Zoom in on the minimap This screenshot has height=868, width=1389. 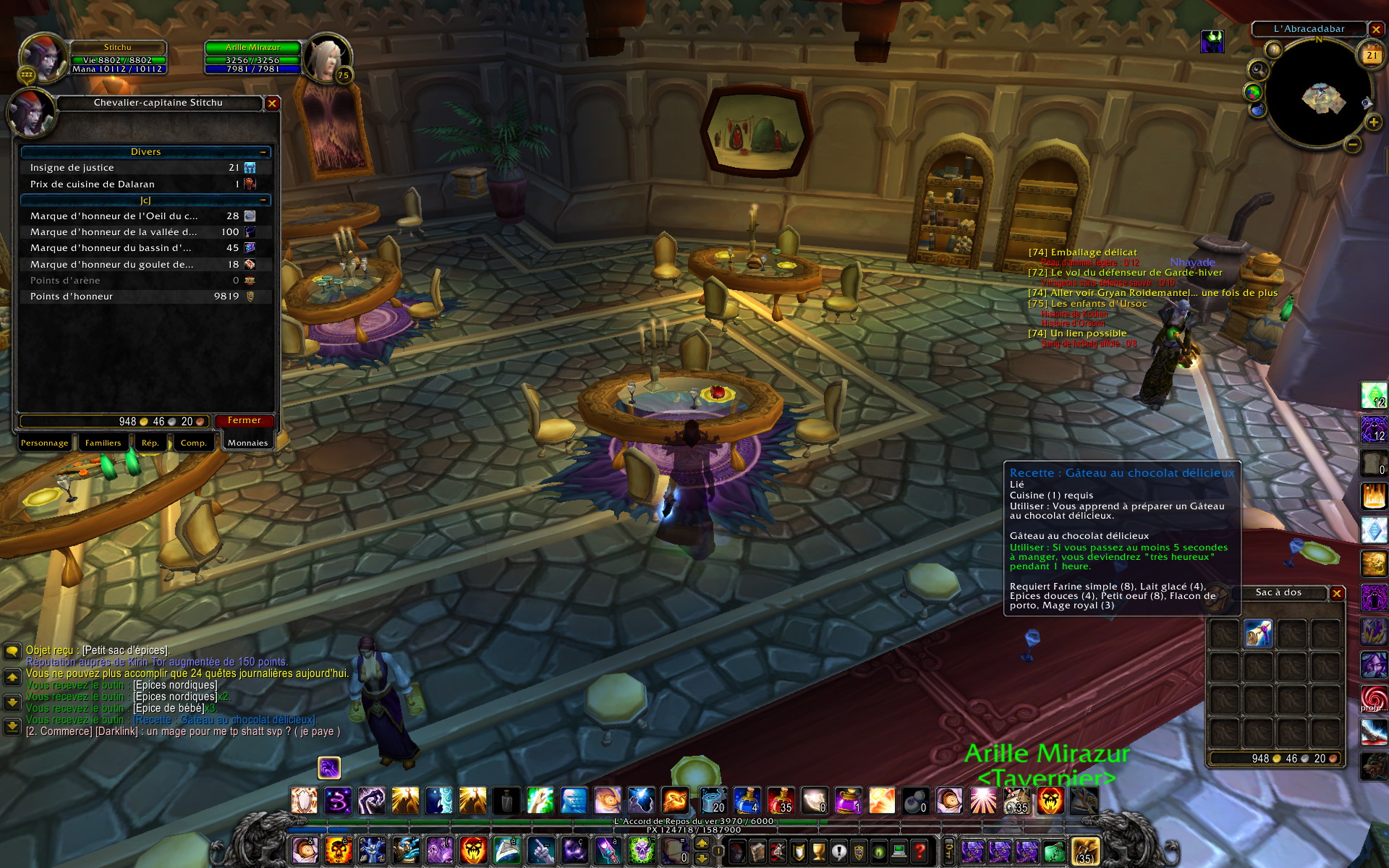[1373, 123]
